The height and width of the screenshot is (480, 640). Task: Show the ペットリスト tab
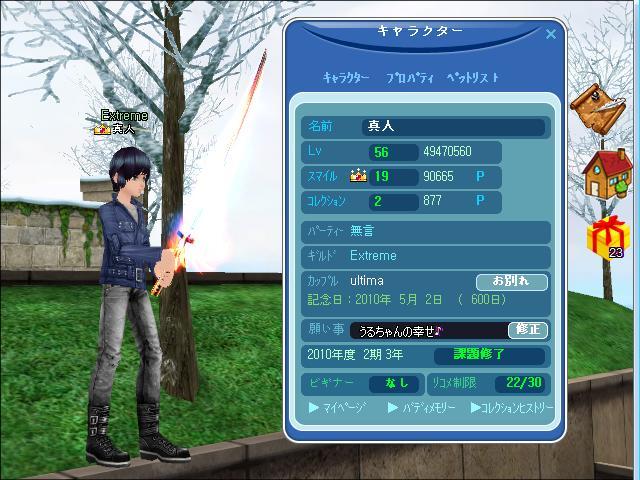[x=472, y=78]
